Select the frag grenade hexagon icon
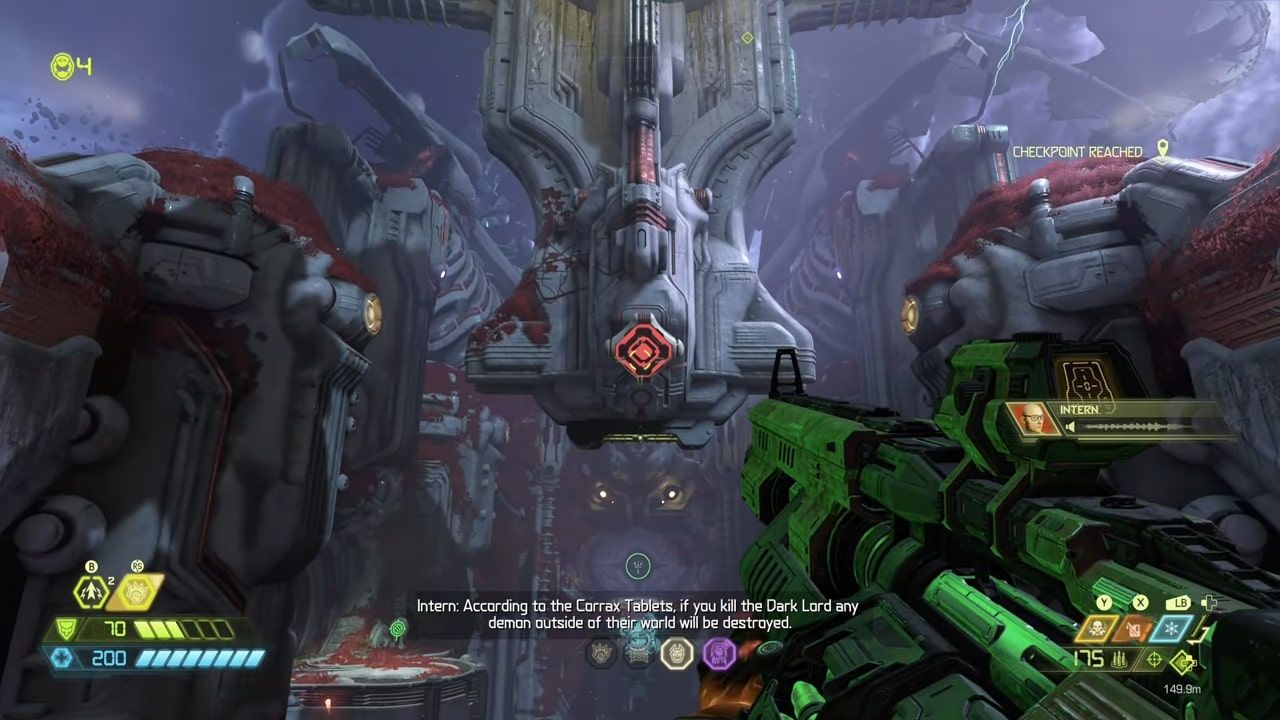Screen dimensions: 1280x720 [90, 590]
